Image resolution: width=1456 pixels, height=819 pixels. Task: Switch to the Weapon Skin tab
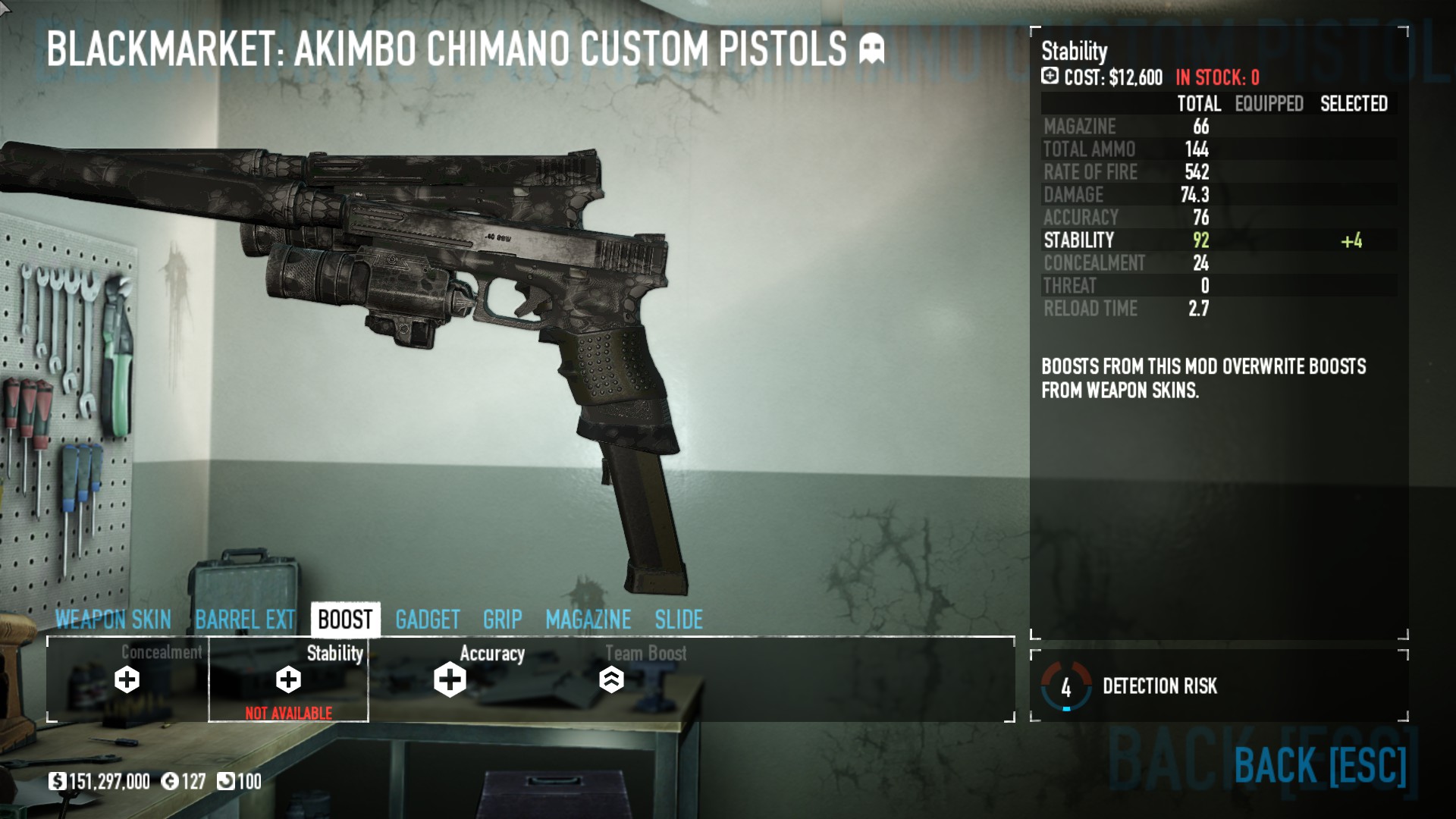coord(113,620)
